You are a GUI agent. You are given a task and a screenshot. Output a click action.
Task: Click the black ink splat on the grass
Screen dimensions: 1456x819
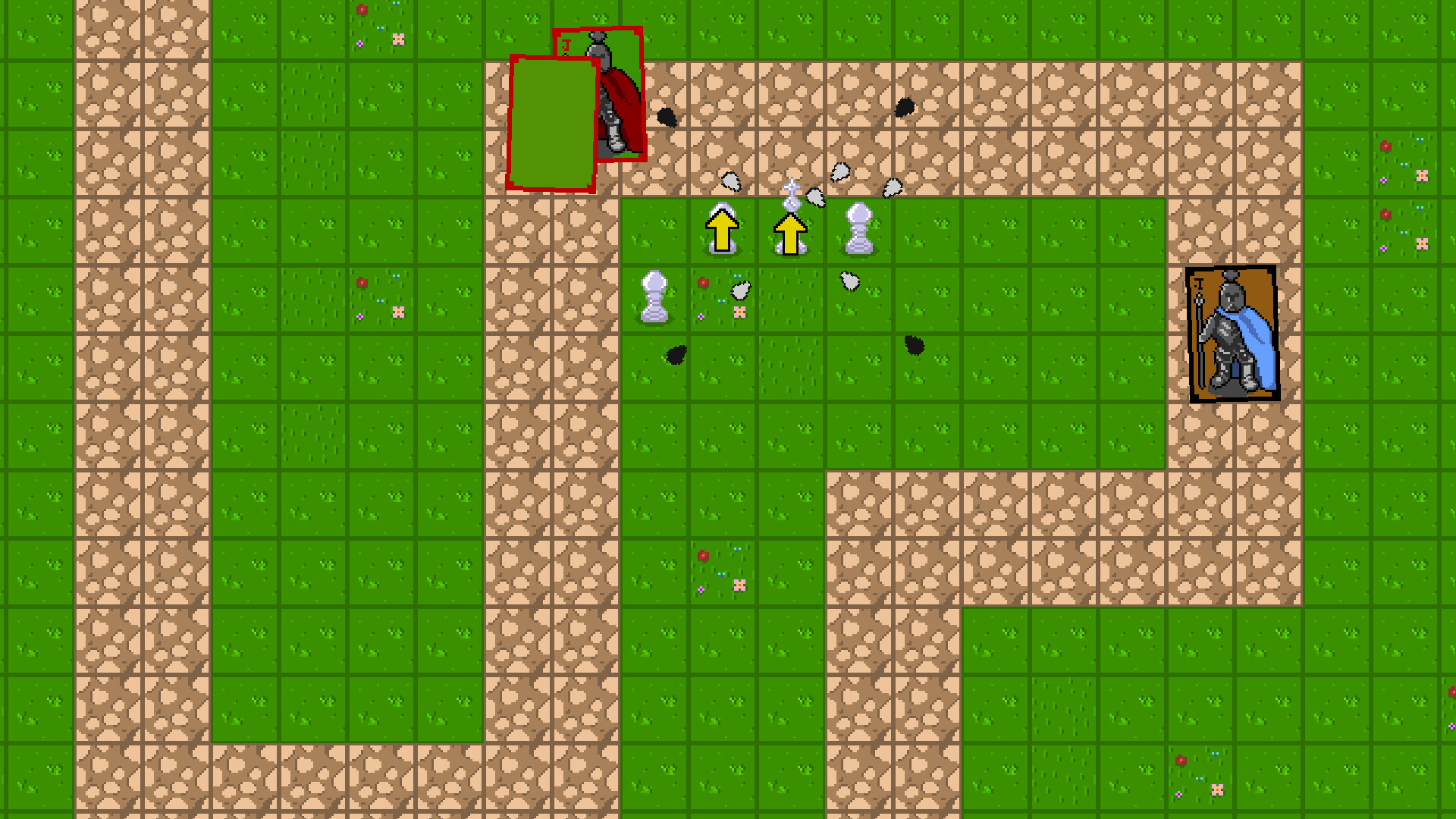pos(677,354)
